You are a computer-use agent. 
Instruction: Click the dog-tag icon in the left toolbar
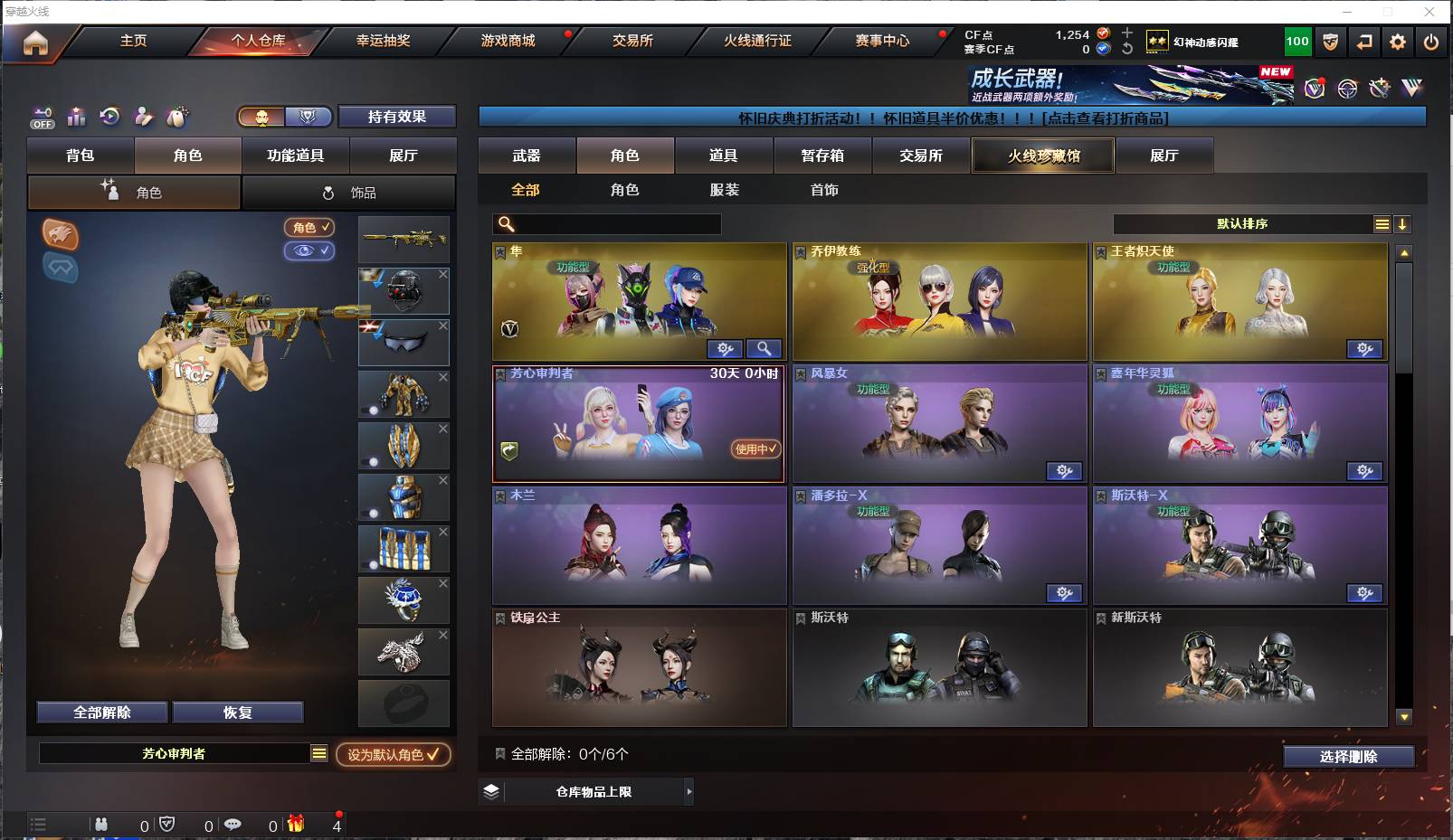pyautogui.click(x=178, y=116)
